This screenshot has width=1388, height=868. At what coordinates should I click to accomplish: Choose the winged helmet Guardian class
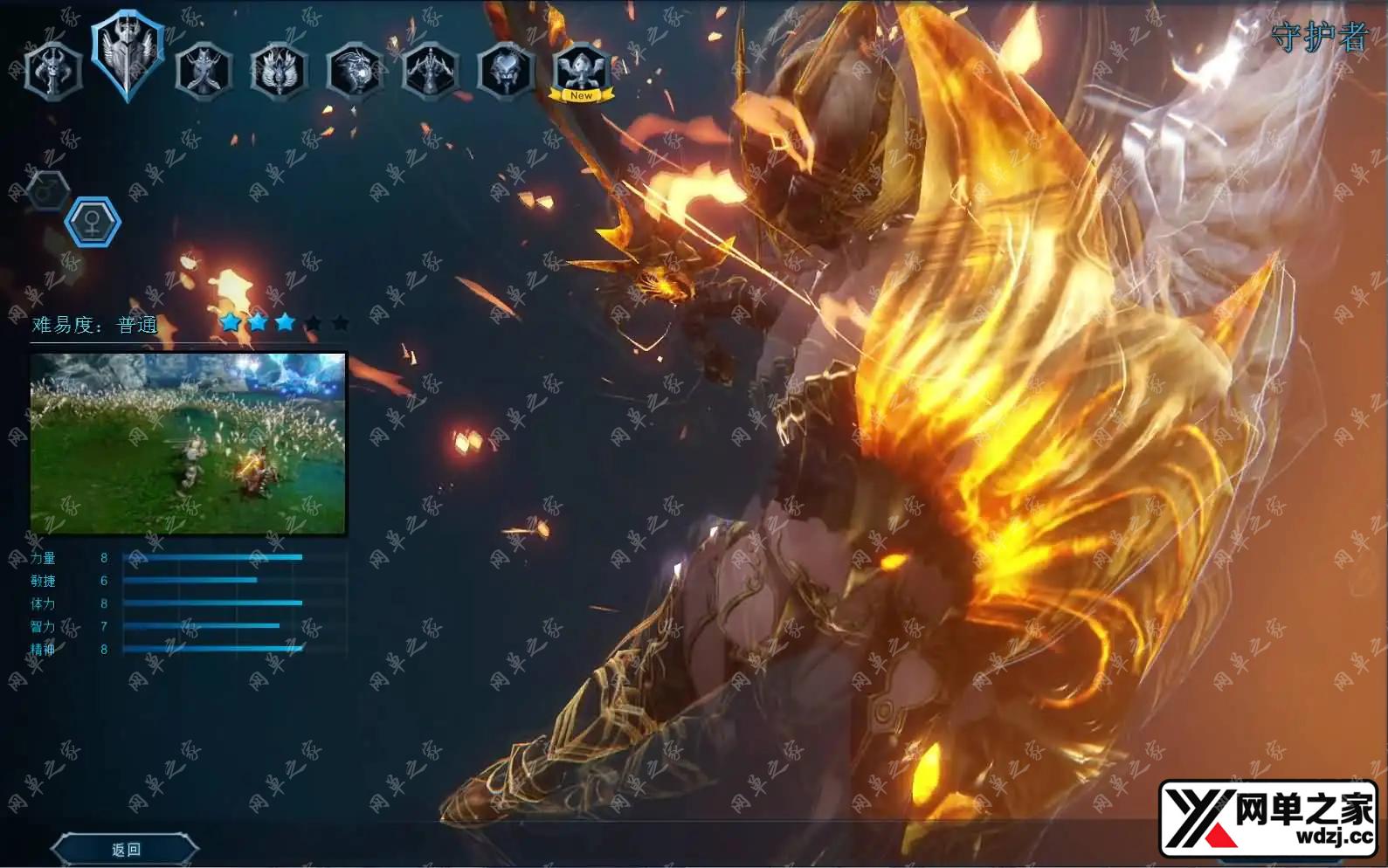click(128, 56)
